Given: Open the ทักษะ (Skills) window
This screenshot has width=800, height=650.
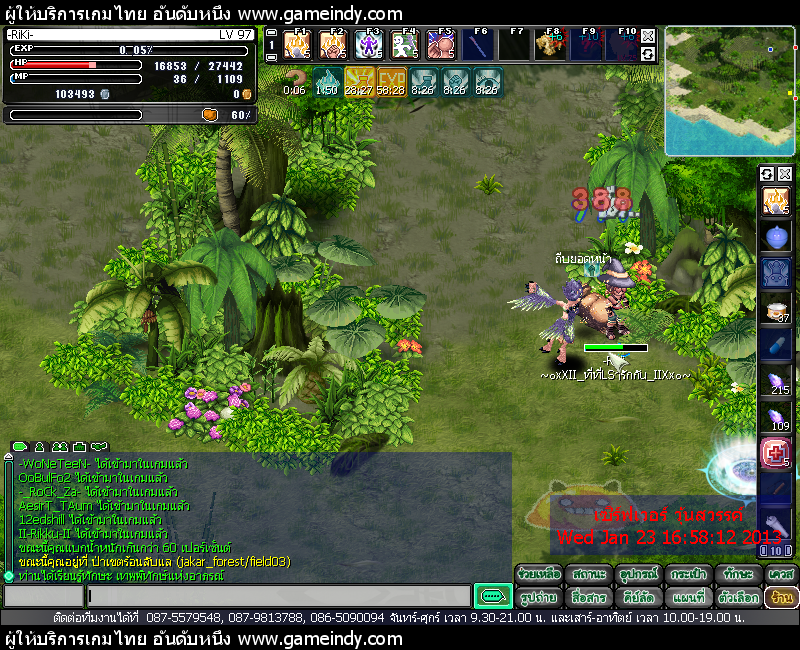Looking at the screenshot, I should [738, 574].
